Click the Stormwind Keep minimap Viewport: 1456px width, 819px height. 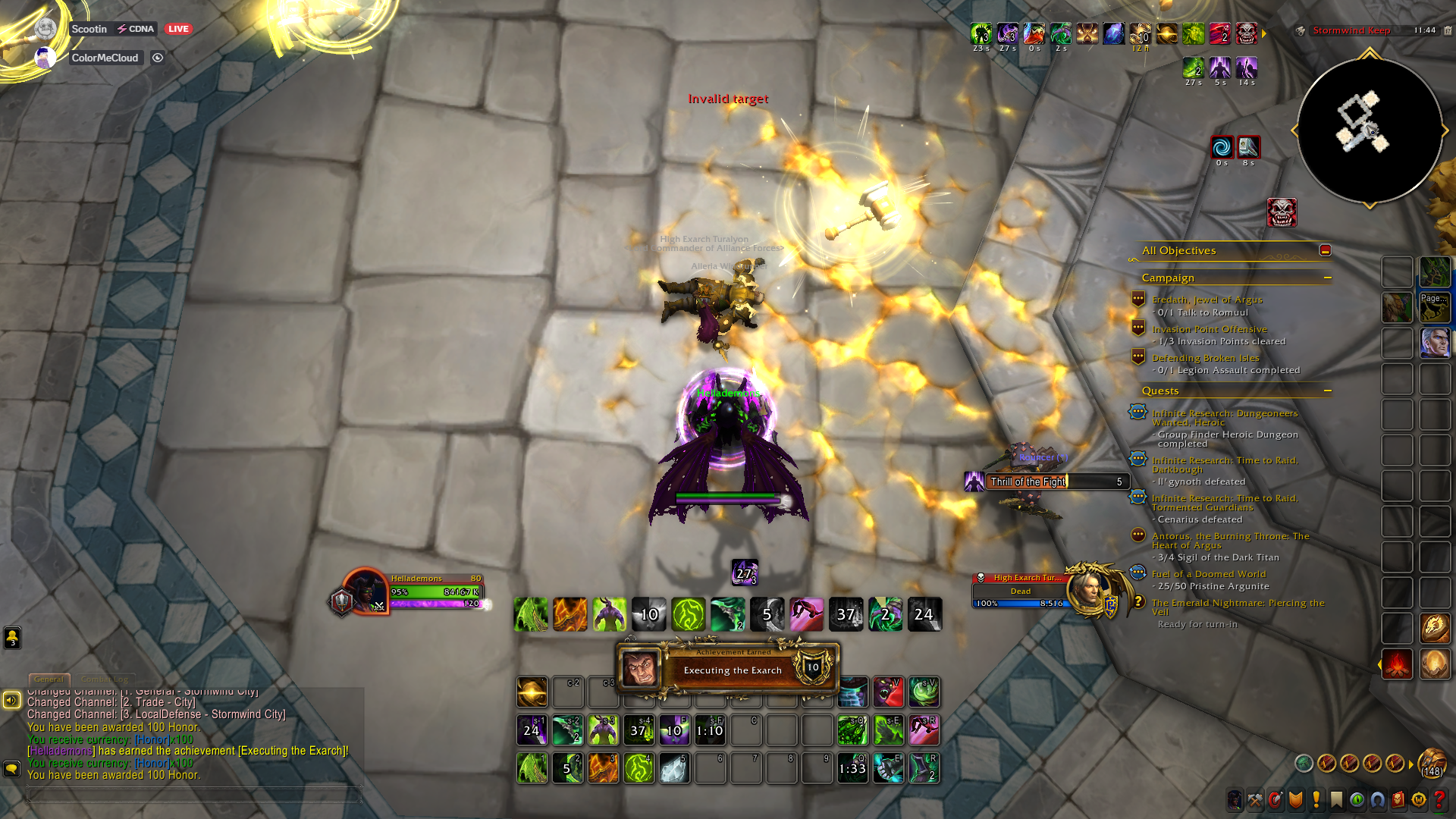coord(1369,130)
